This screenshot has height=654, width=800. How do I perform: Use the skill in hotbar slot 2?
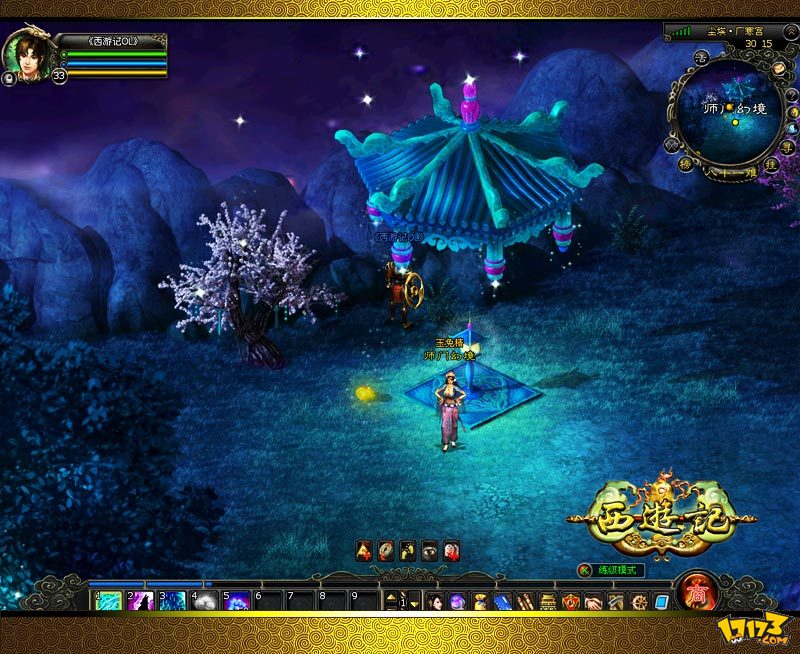click(141, 601)
